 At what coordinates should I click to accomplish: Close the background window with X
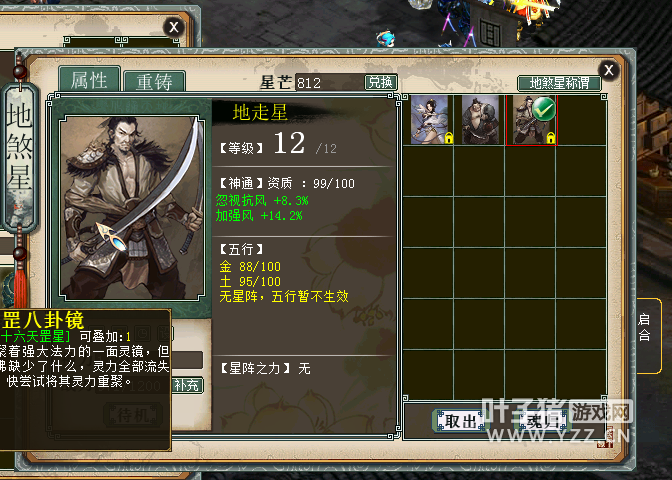click(x=174, y=27)
